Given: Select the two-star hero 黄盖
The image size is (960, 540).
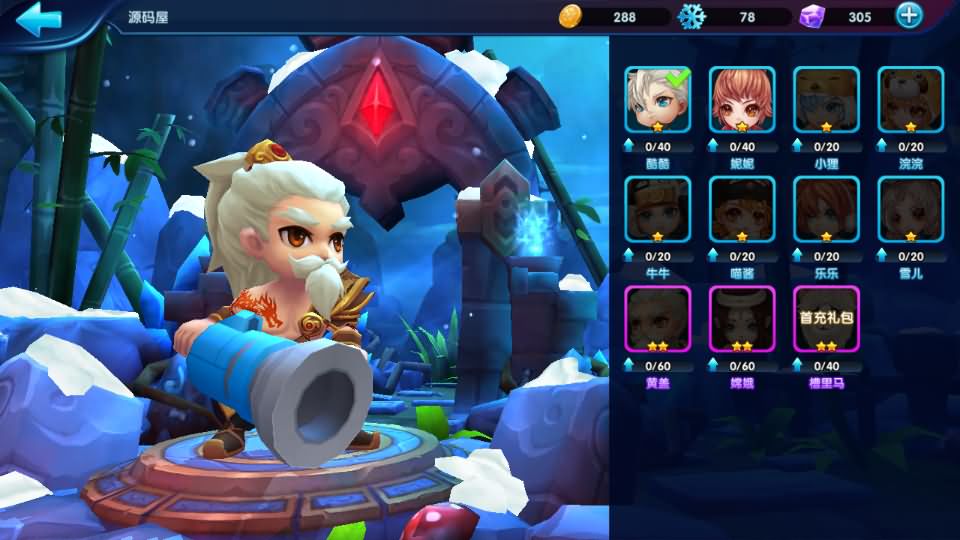Looking at the screenshot, I should tap(658, 319).
